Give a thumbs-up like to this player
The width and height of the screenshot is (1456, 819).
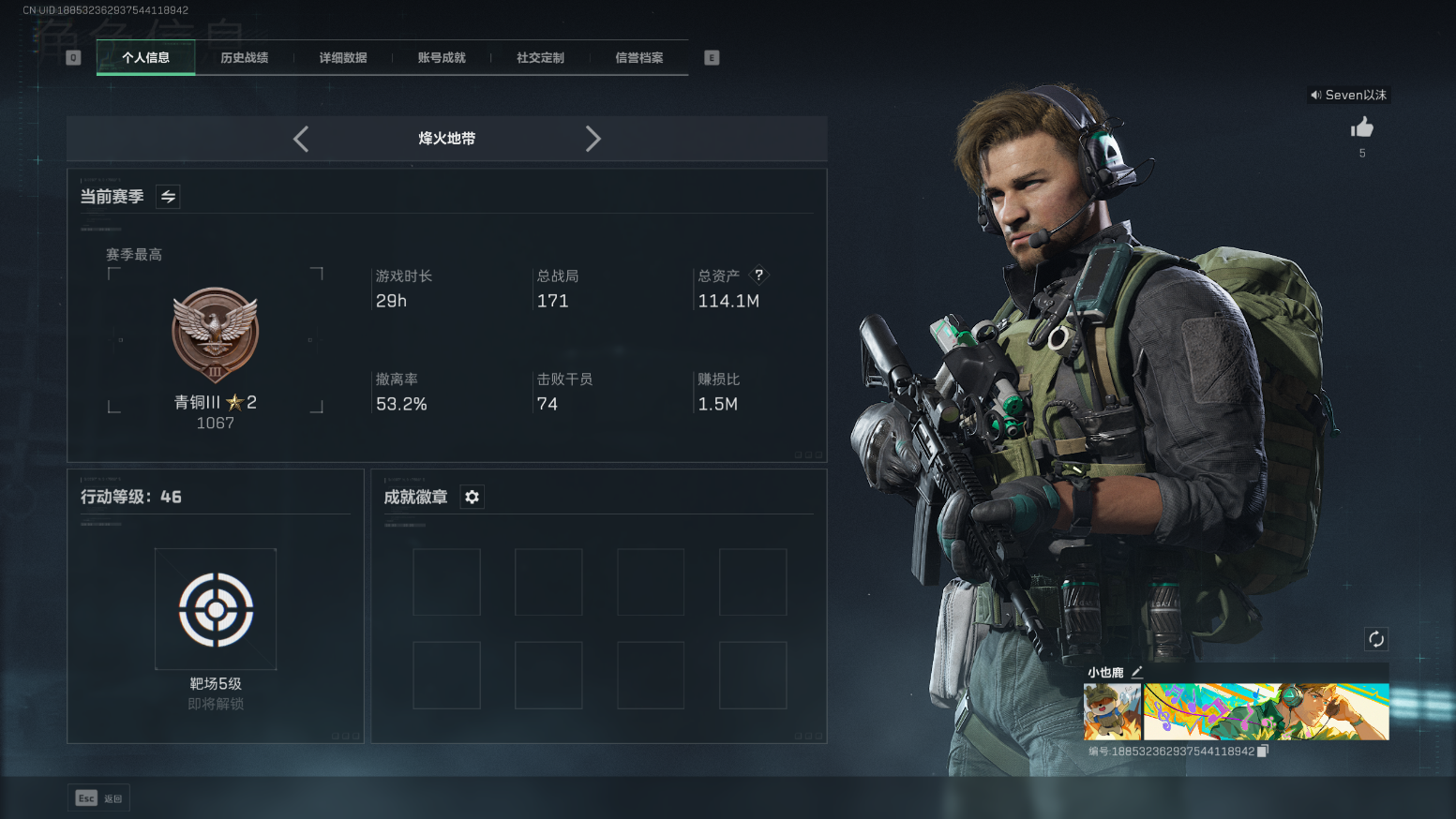pos(1362,127)
